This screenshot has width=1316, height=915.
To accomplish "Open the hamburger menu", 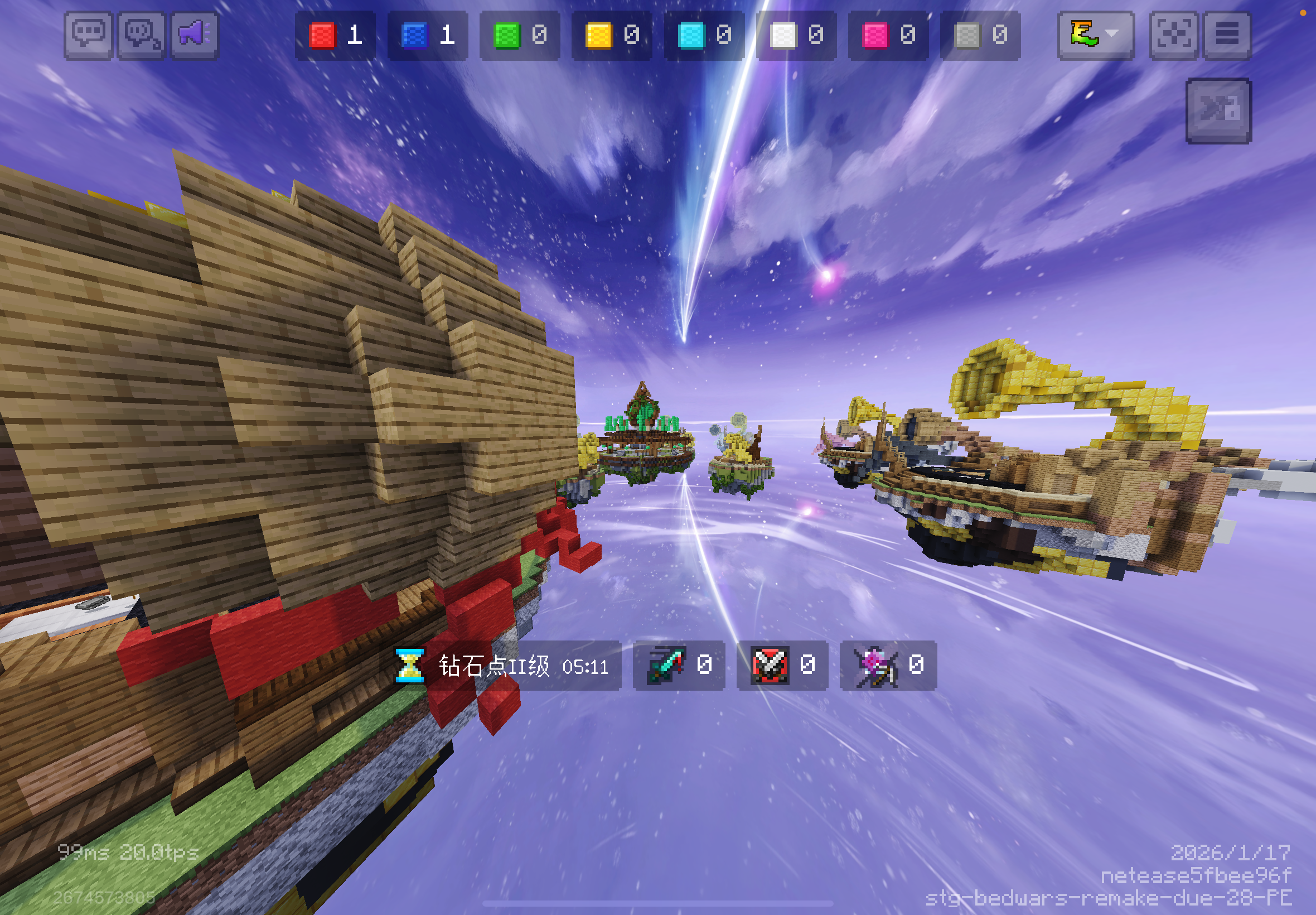I will tap(1227, 35).
